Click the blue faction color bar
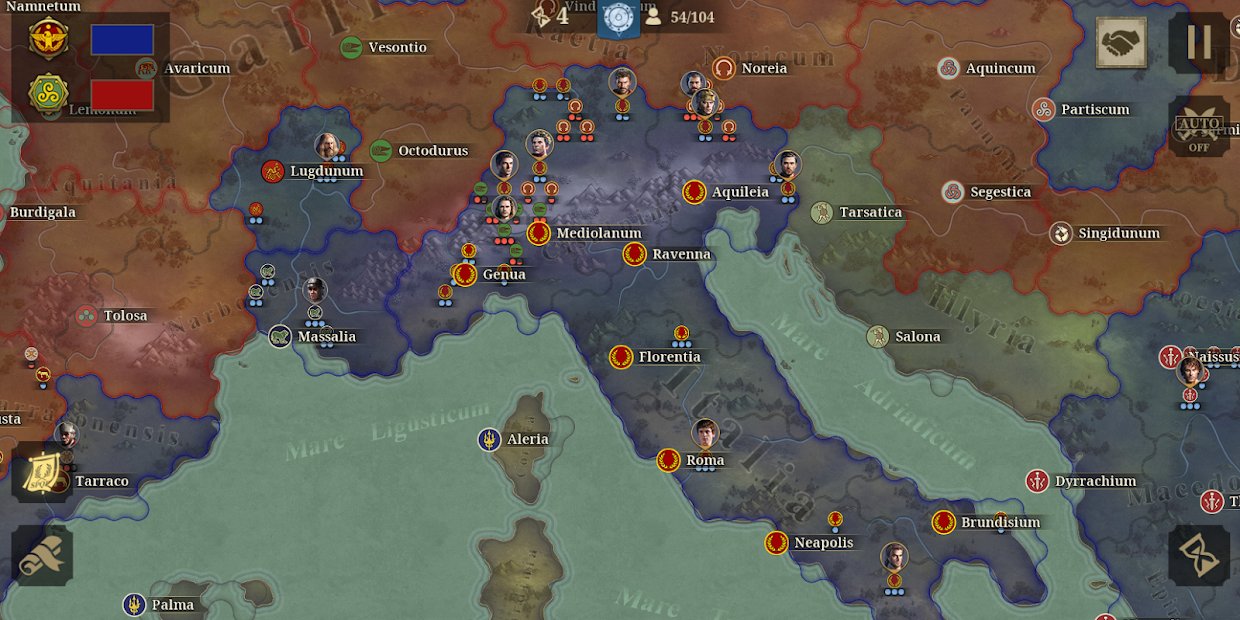 click(122, 40)
